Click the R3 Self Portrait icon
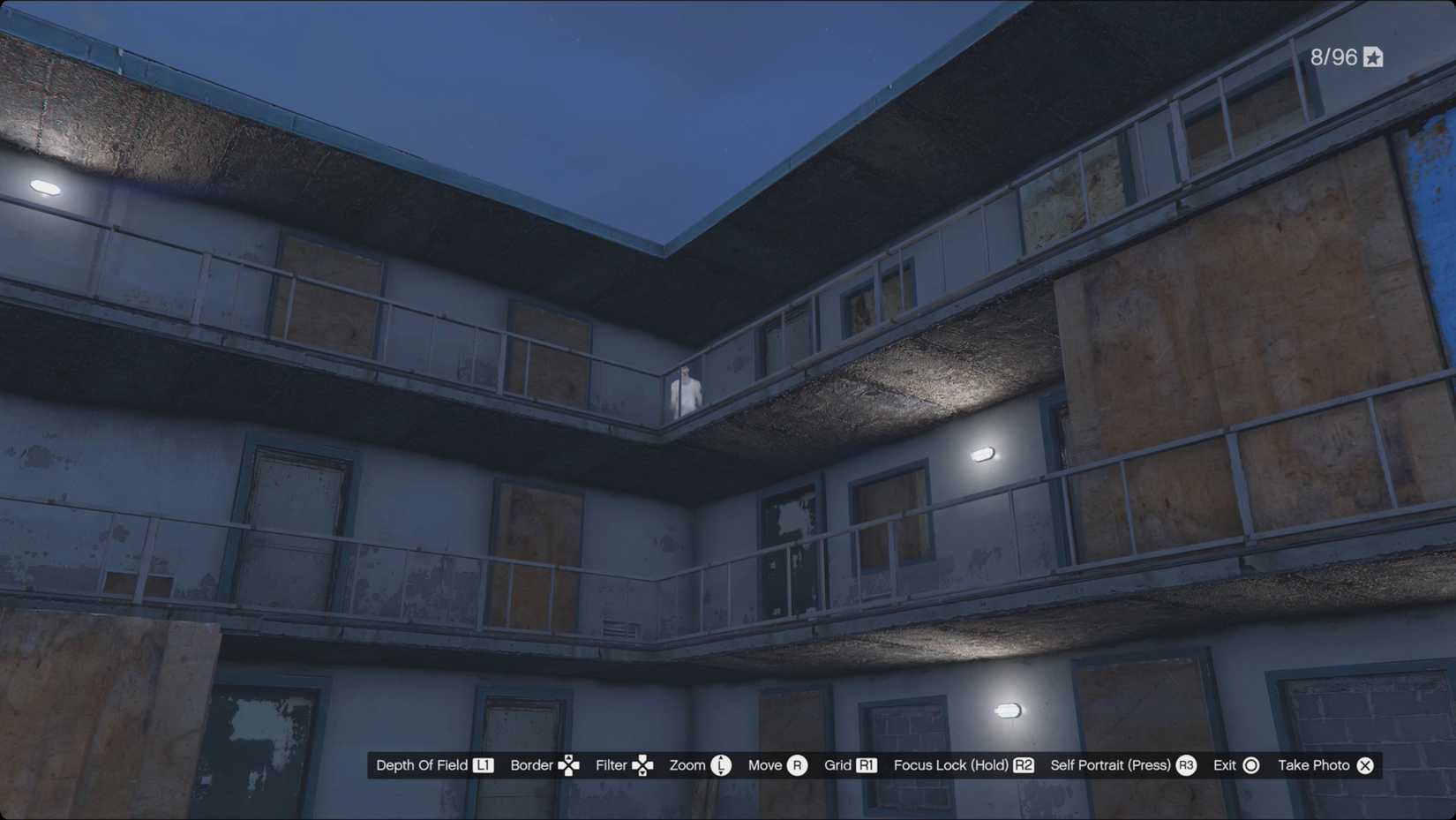 pos(1185,765)
